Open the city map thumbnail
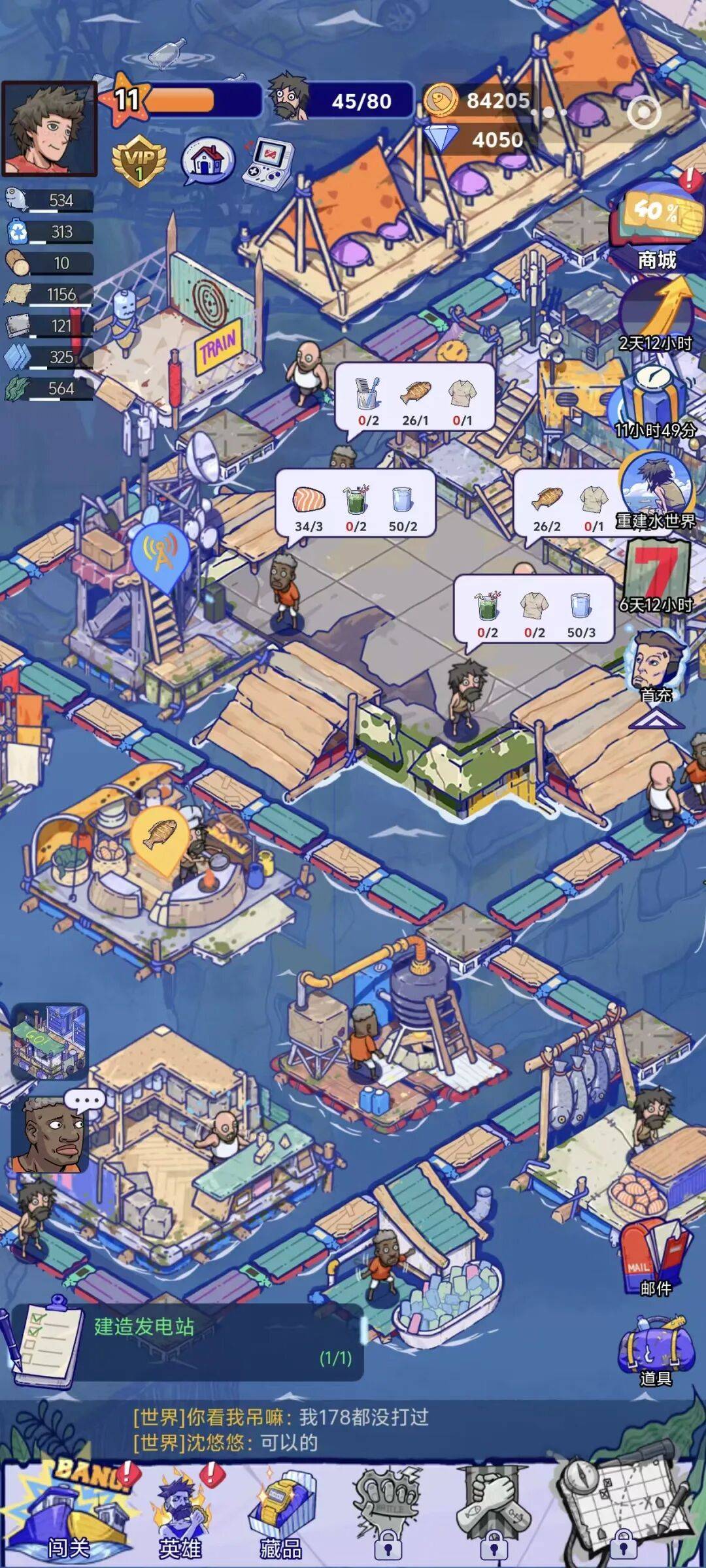Image resolution: width=706 pixels, height=1568 pixels. [x=49, y=1041]
